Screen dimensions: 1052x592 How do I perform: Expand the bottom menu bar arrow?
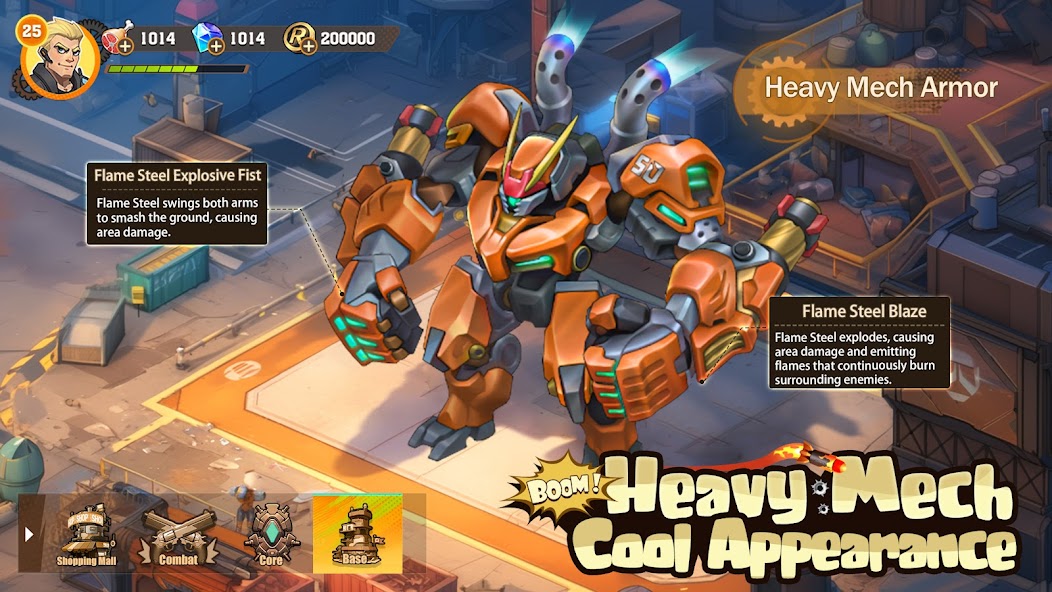pos(29,534)
